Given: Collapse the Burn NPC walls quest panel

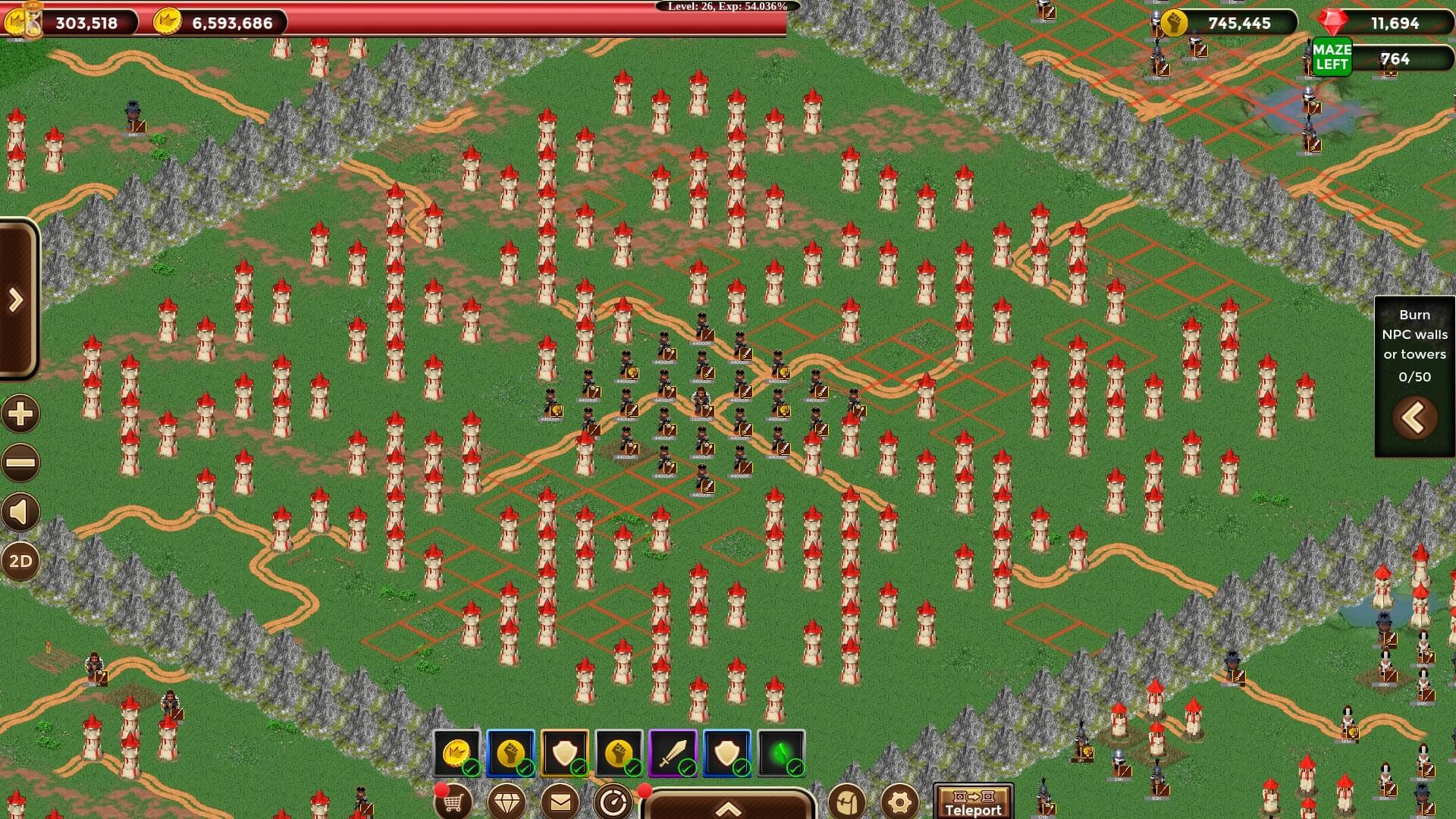Looking at the screenshot, I should tap(1414, 418).
